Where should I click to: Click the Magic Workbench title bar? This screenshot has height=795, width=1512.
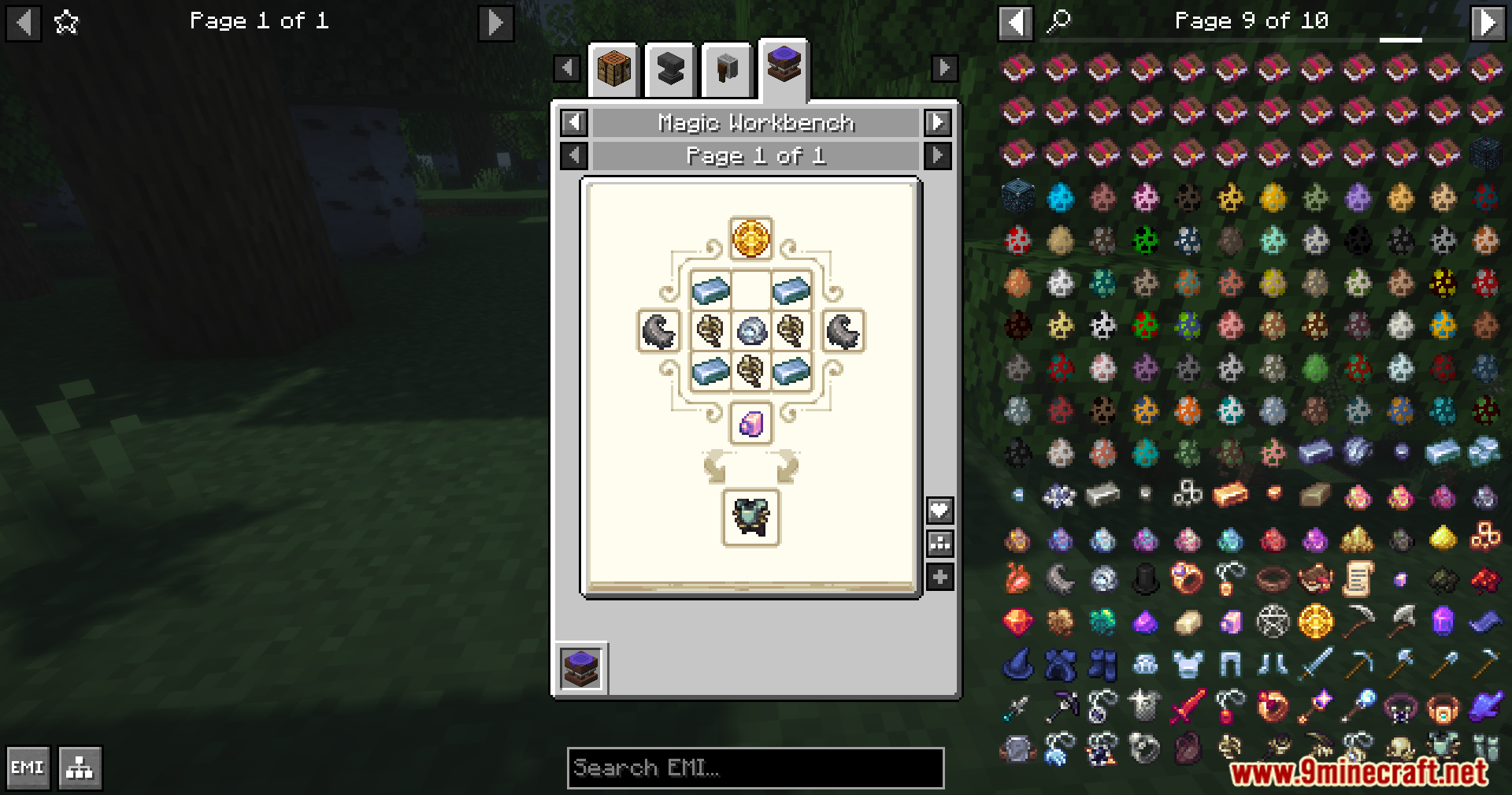(754, 123)
